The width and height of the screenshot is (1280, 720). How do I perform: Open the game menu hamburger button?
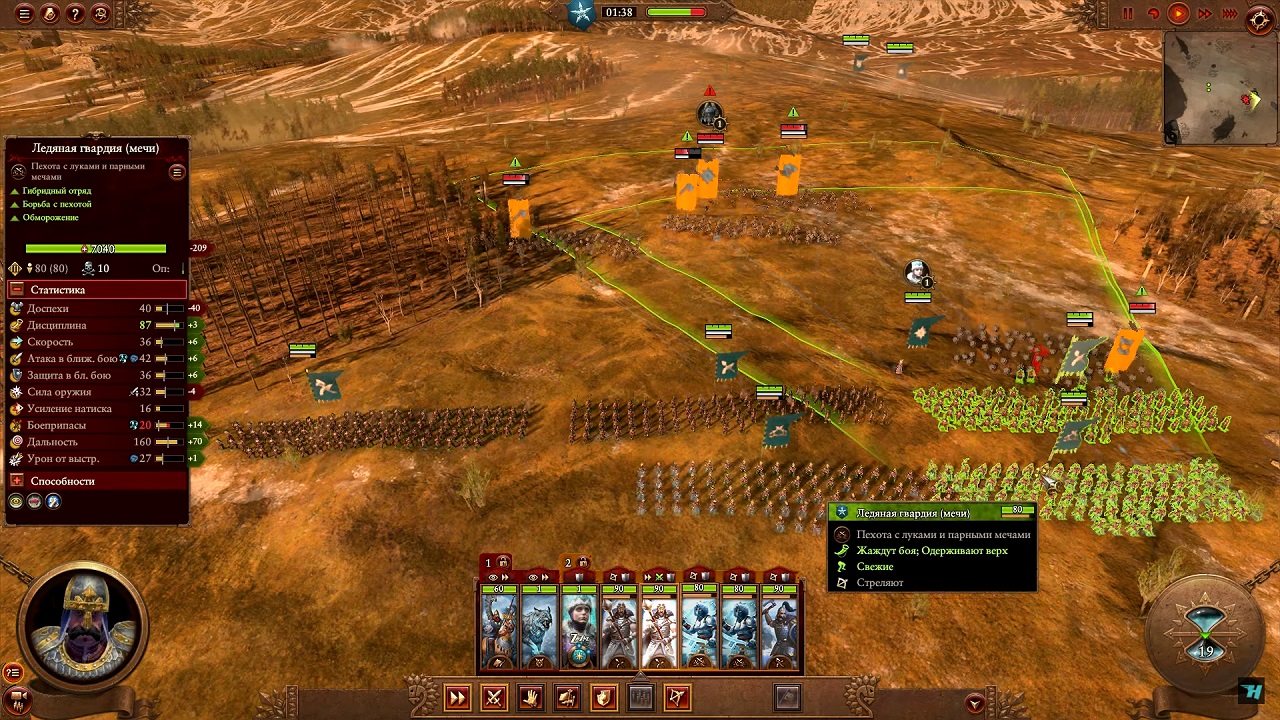pos(24,14)
